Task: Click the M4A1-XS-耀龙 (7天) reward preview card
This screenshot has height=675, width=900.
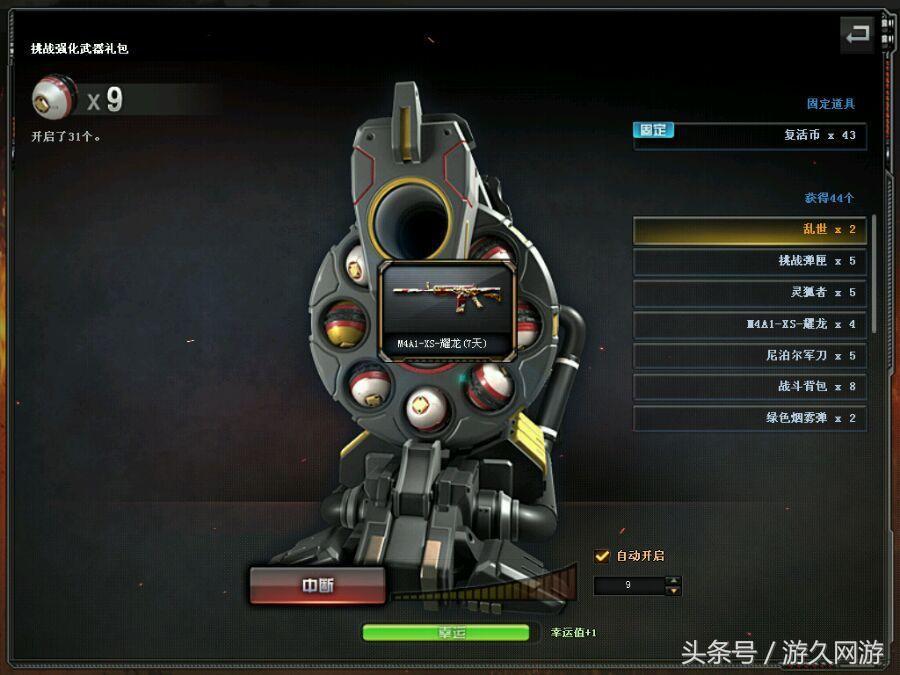Action: click(x=447, y=311)
